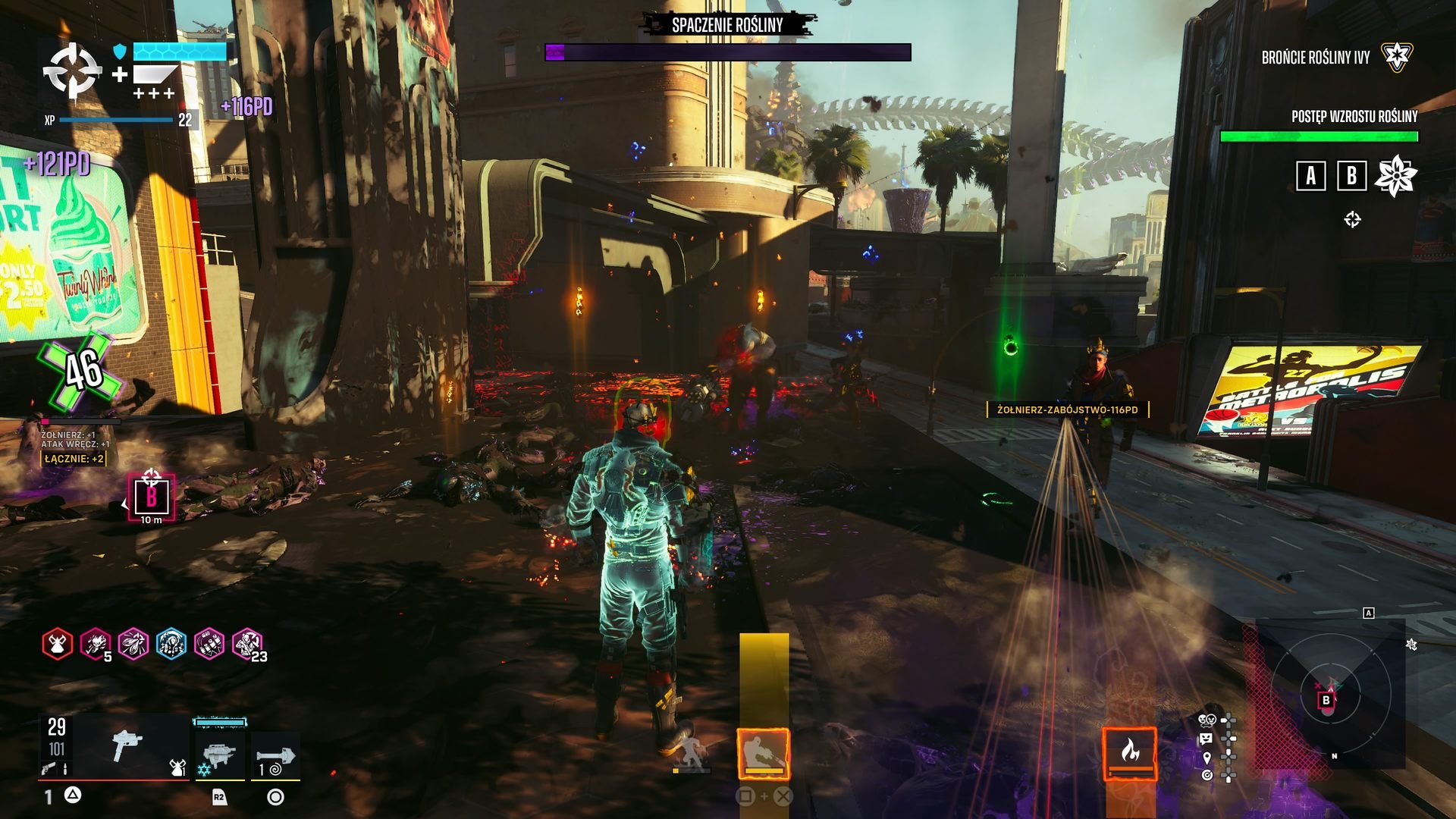1456x819 pixels.
Task: Click the red horned-mask buff icon
Action: click(x=58, y=645)
